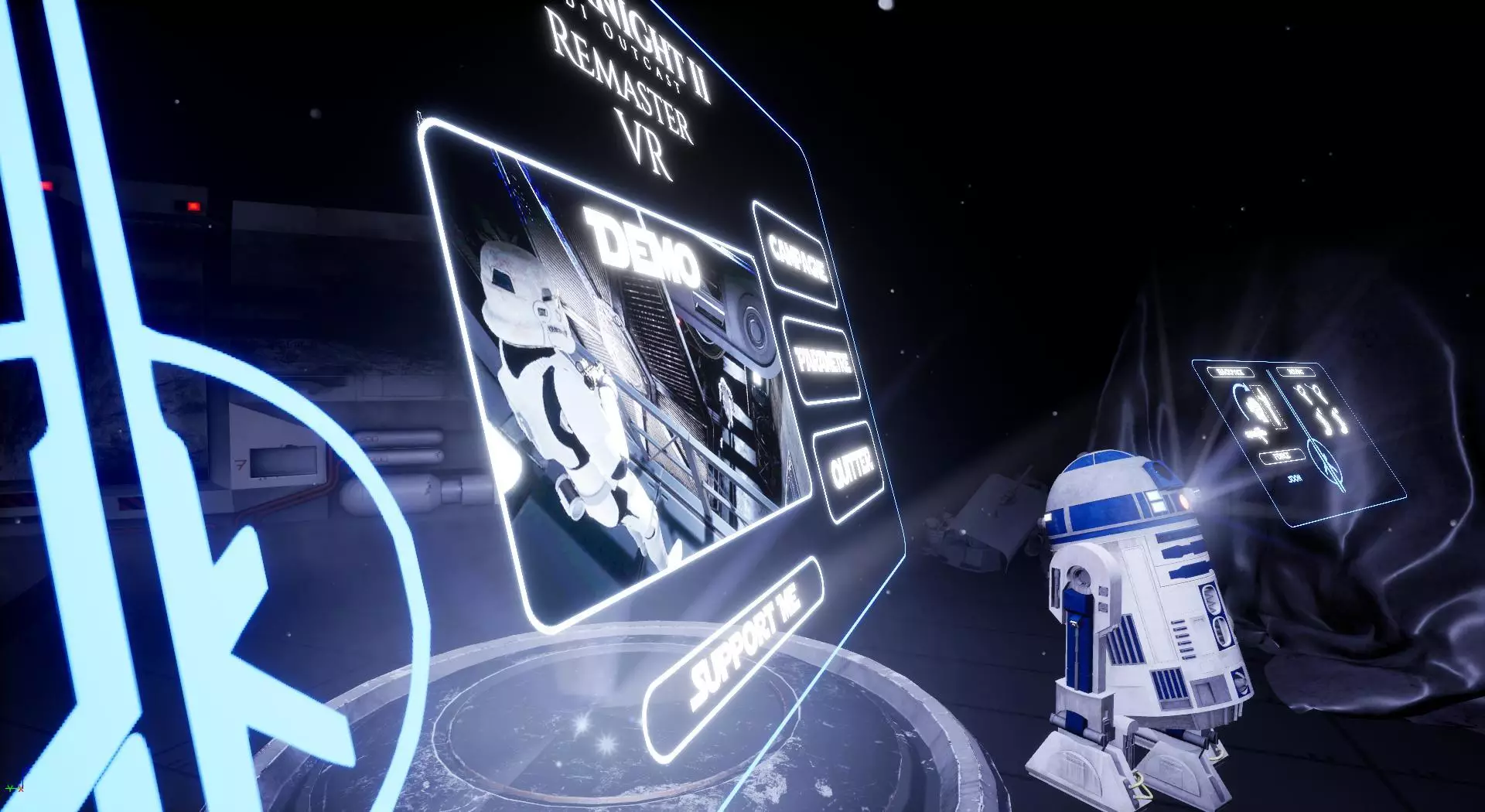
Task: Click QUITTER to exit the game
Action: click(x=851, y=468)
